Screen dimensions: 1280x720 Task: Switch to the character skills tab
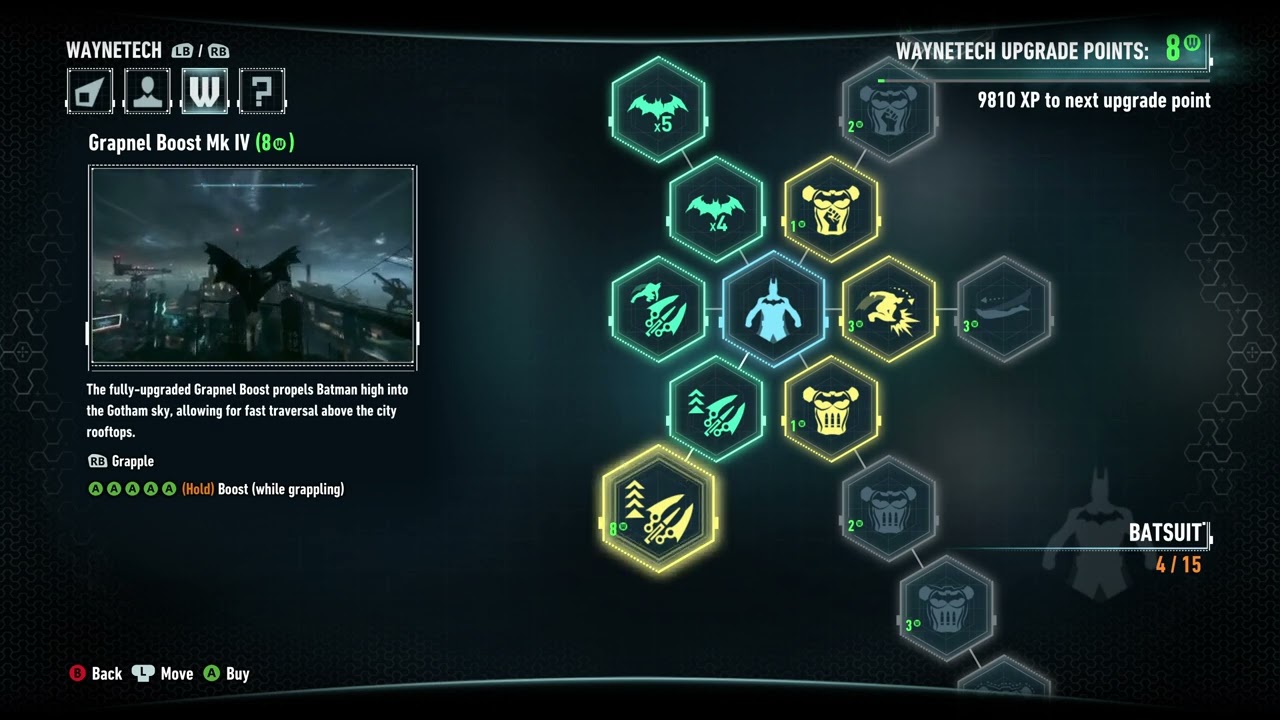(x=147, y=91)
